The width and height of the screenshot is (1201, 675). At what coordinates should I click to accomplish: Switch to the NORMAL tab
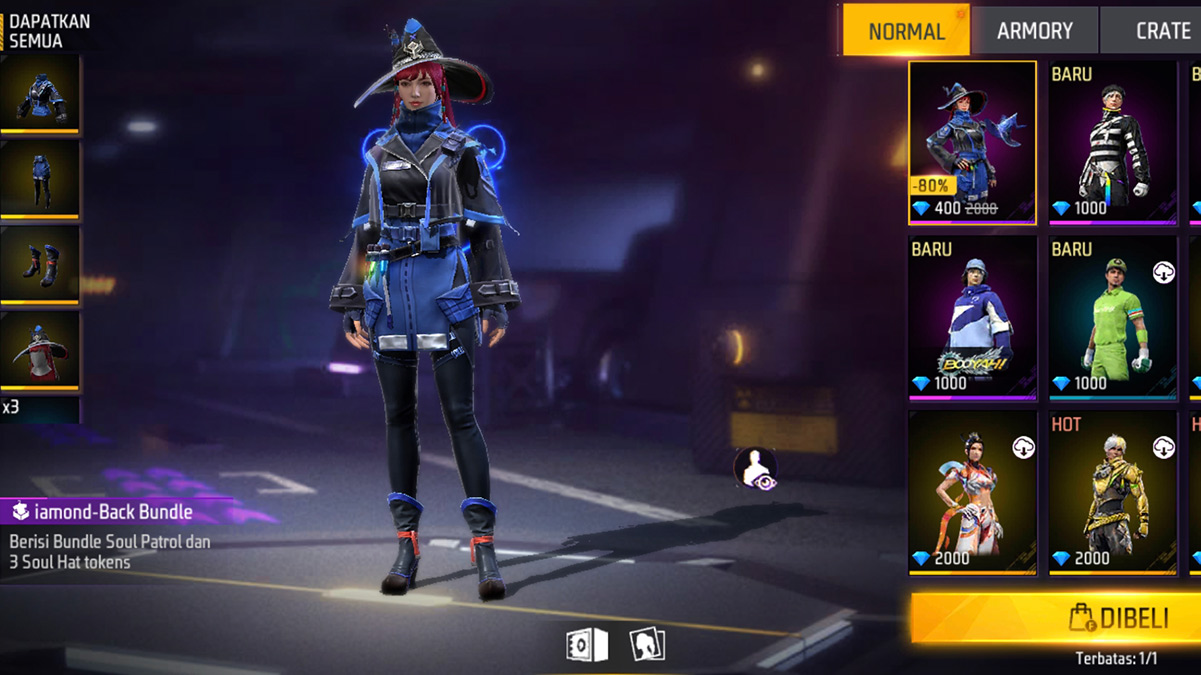[x=906, y=31]
